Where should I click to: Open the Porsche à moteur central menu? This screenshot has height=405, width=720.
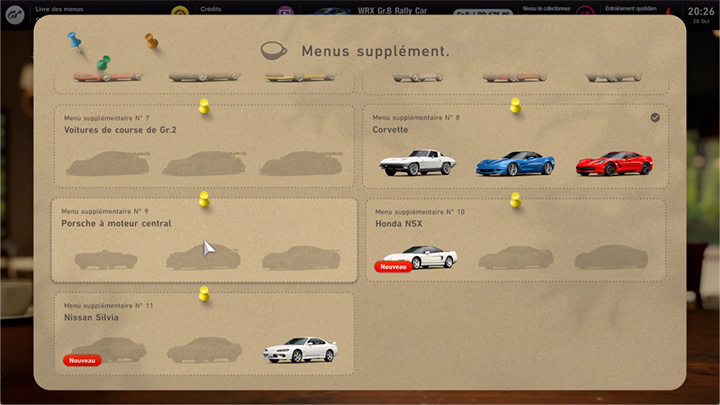(203, 240)
